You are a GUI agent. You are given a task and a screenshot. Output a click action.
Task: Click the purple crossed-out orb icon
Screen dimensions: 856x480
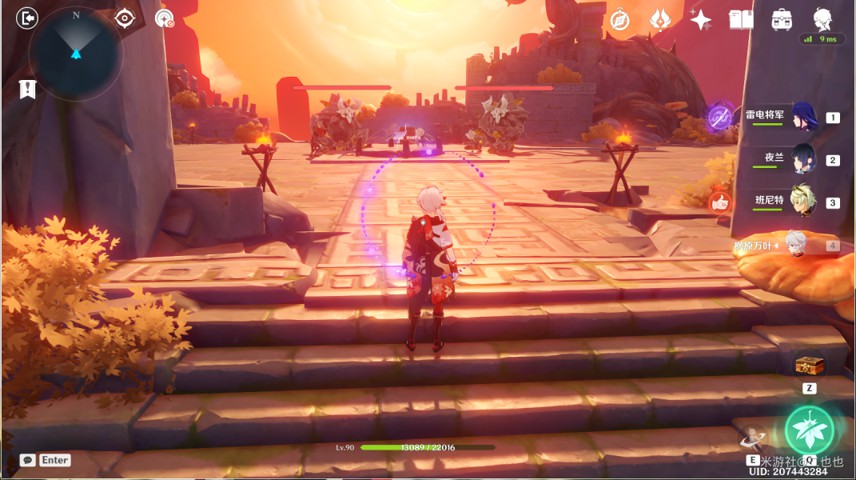click(719, 117)
